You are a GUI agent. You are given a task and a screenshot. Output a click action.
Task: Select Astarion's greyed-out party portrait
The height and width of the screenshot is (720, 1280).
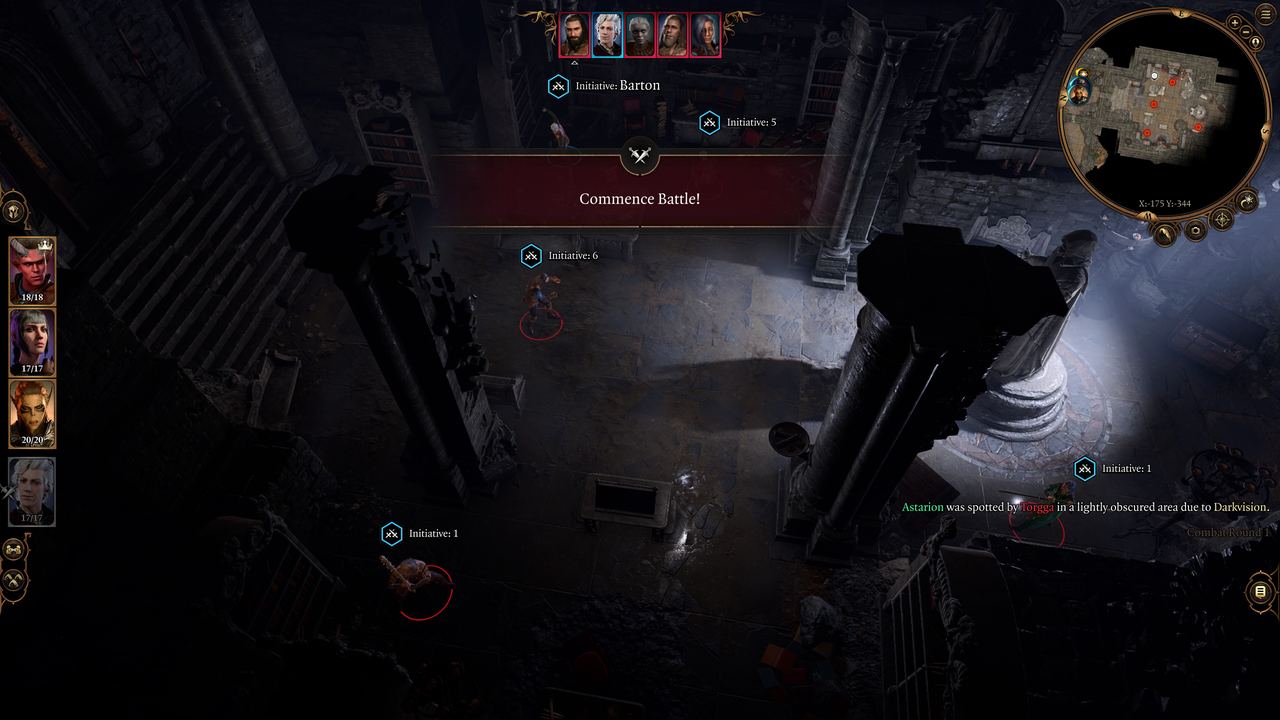(x=32, y=491)
